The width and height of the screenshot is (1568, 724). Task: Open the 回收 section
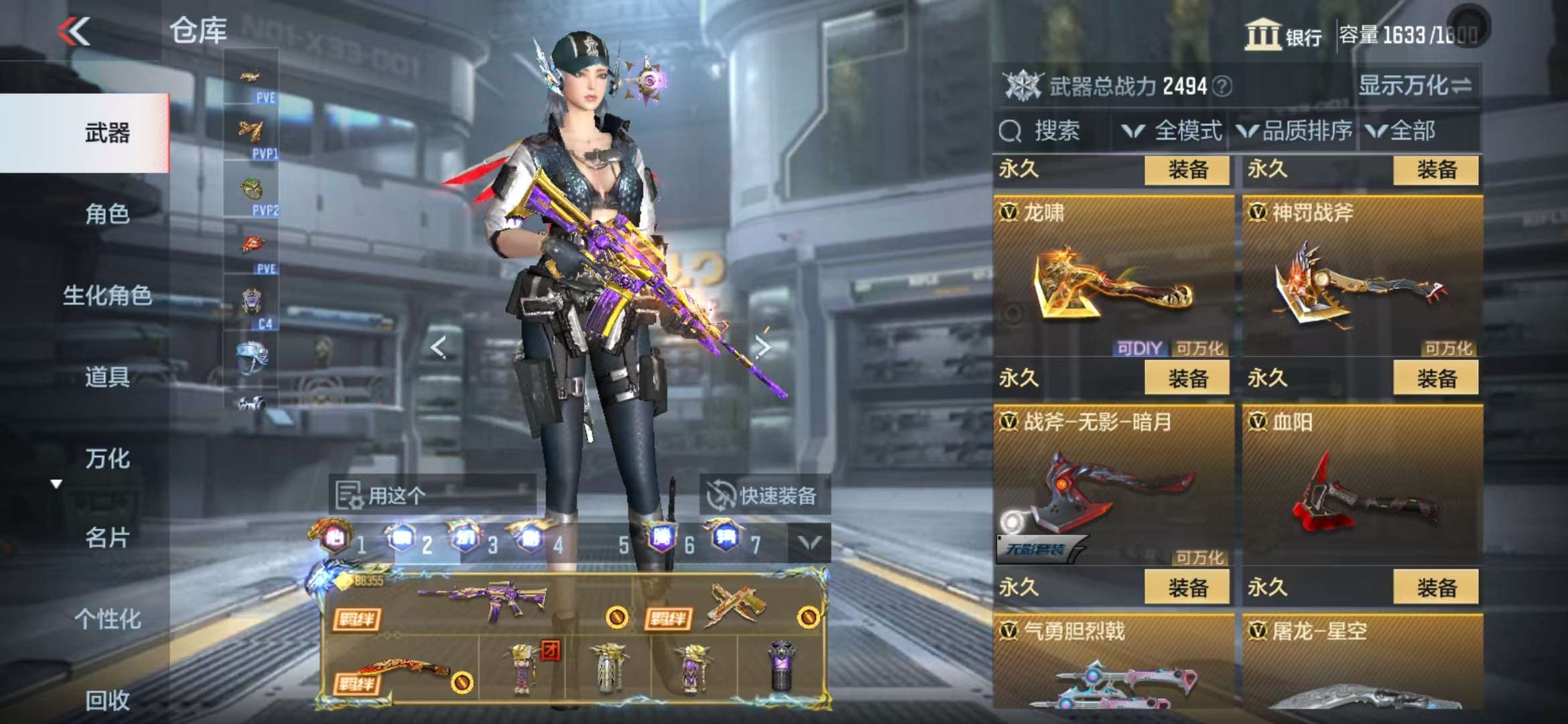(107, 700)
